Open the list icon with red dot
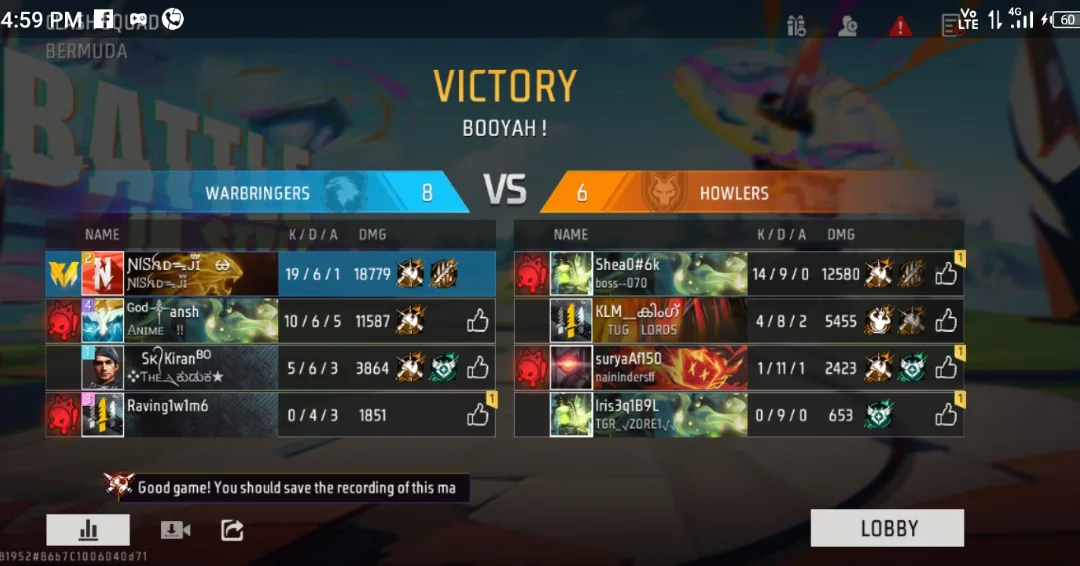 point(951,26)
